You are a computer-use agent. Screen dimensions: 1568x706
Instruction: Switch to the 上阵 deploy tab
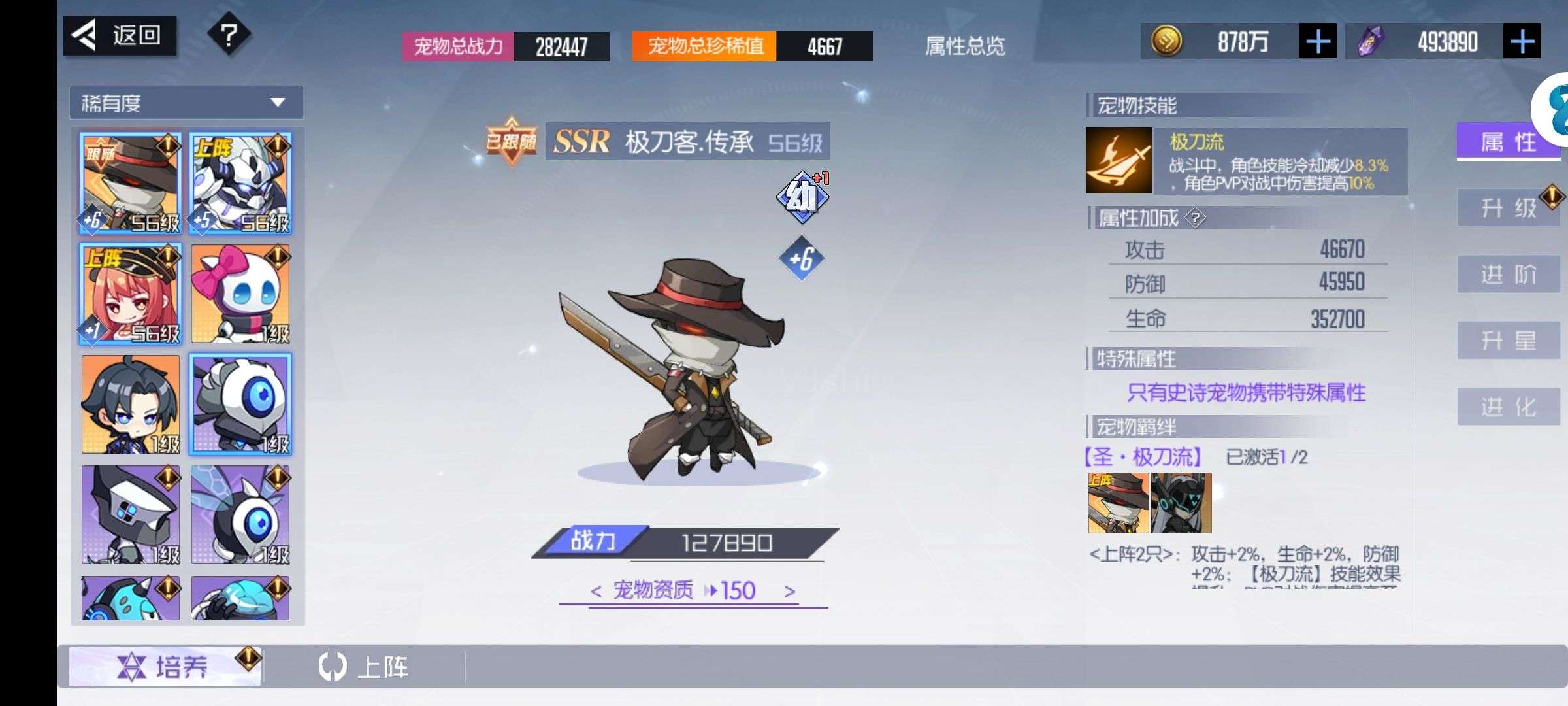tap(364, 667)
